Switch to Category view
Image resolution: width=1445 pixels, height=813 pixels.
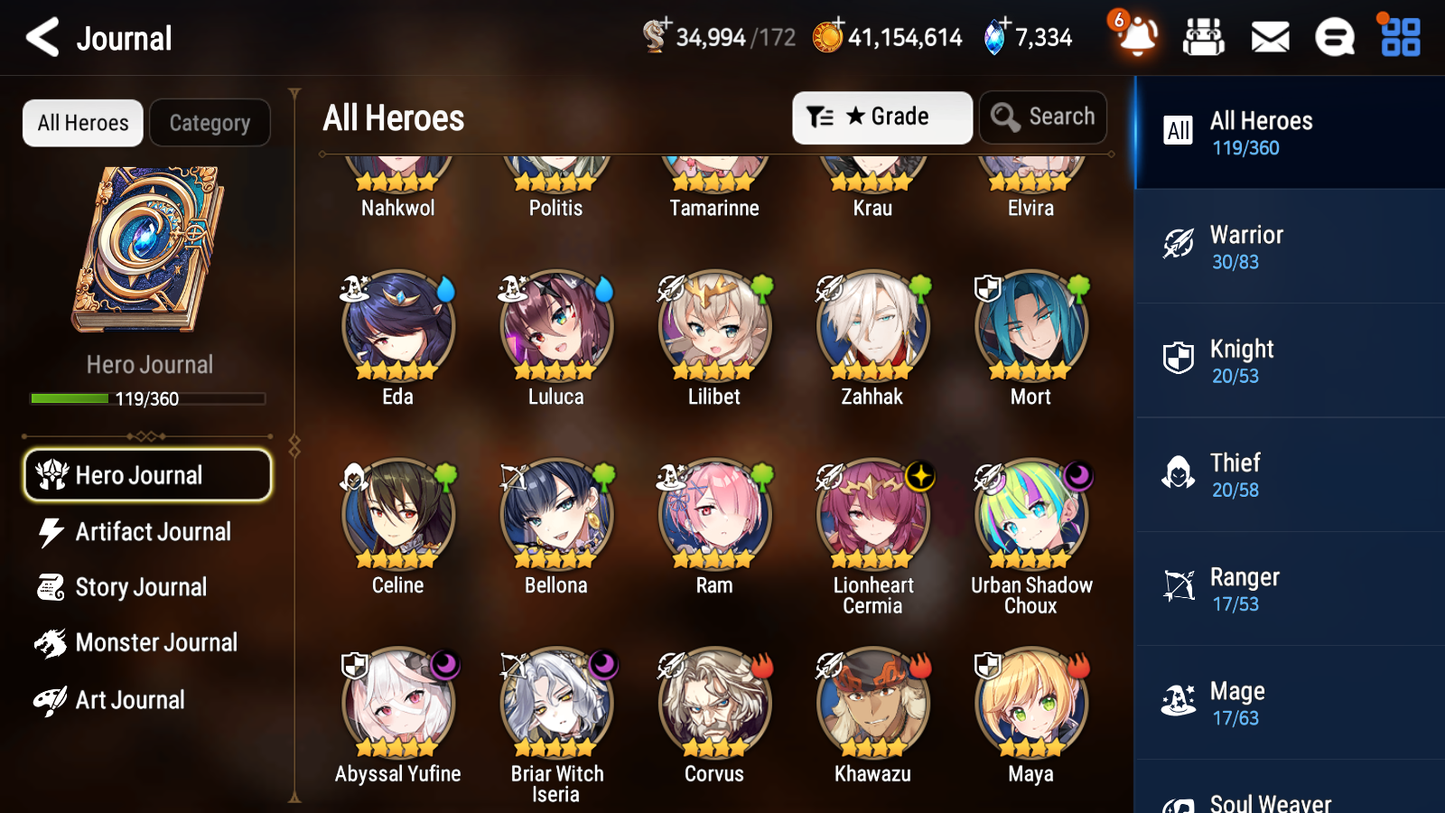pyautogui.click(x=210, y=122)
